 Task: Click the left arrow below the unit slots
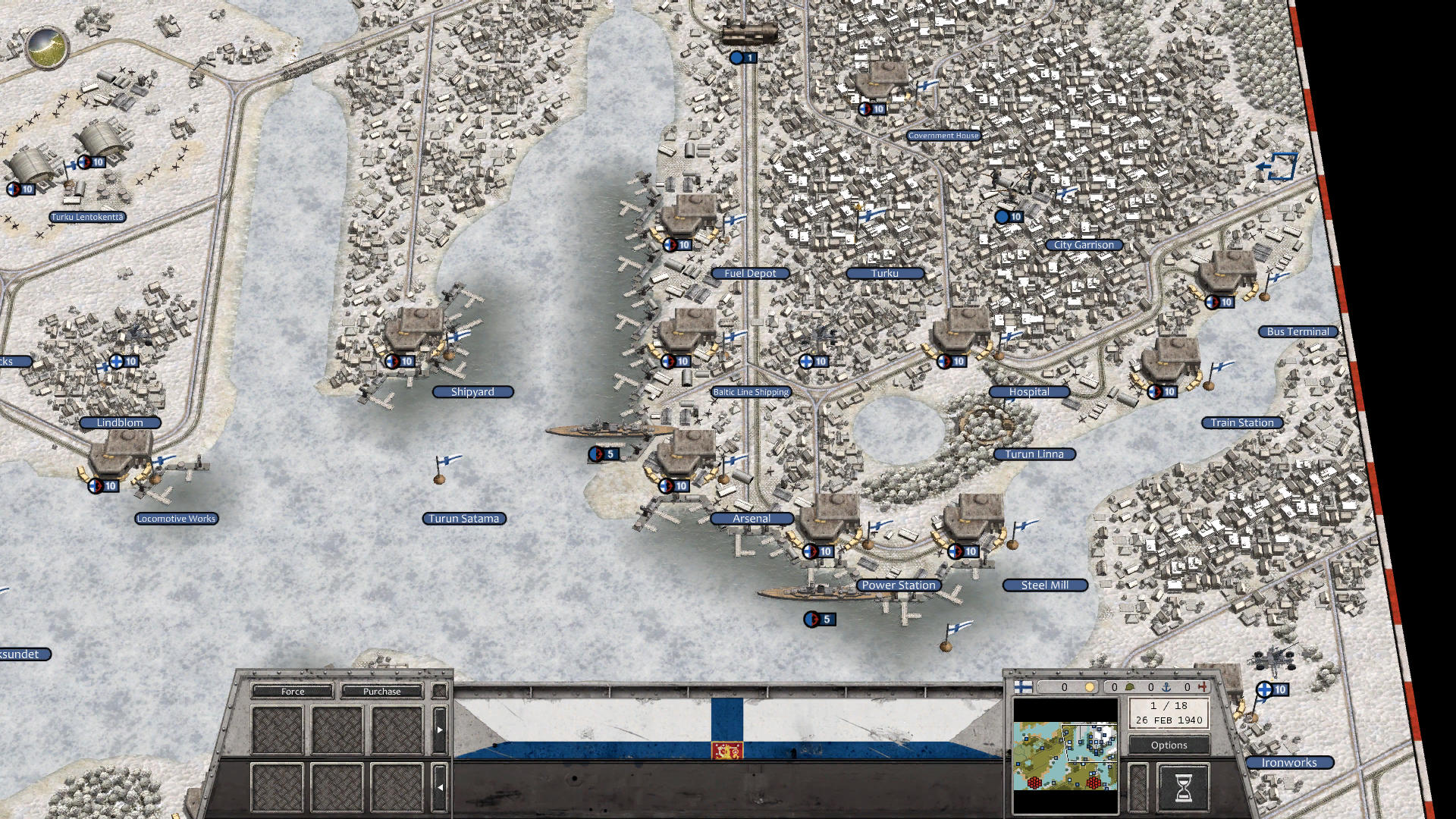click(441, 786)
